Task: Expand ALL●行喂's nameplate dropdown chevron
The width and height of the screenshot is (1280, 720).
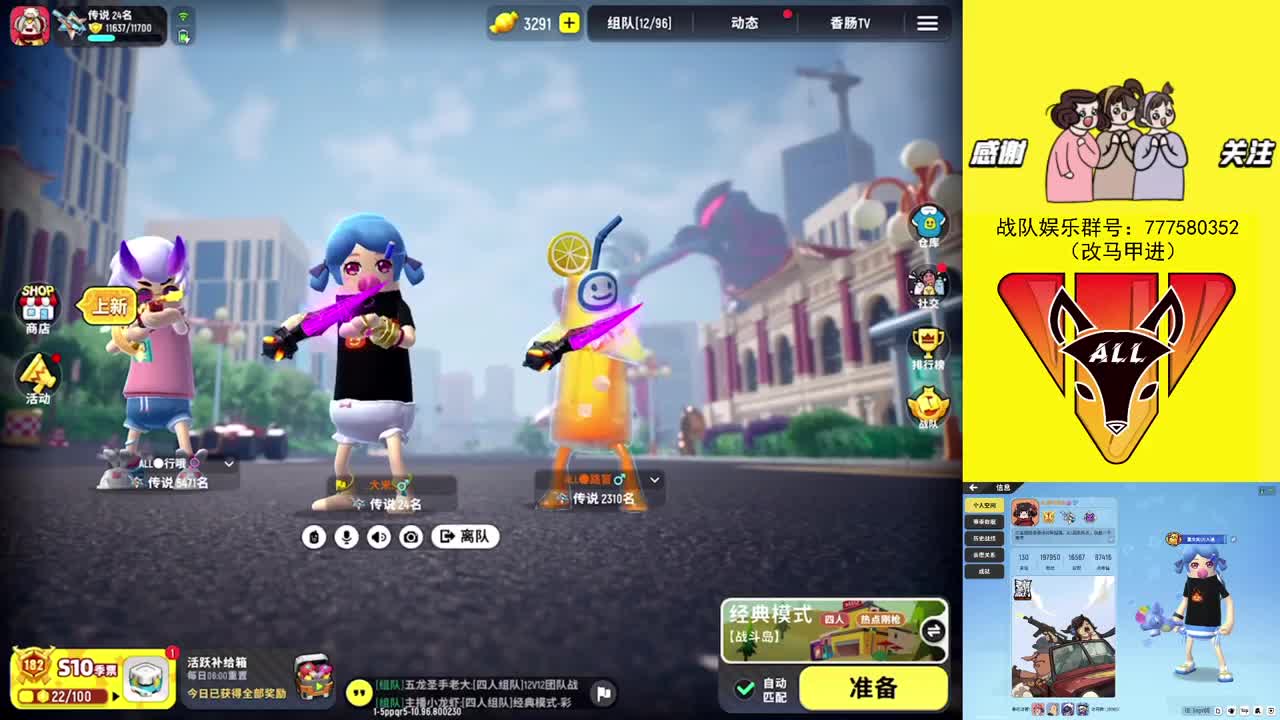Action: (227, 464)
